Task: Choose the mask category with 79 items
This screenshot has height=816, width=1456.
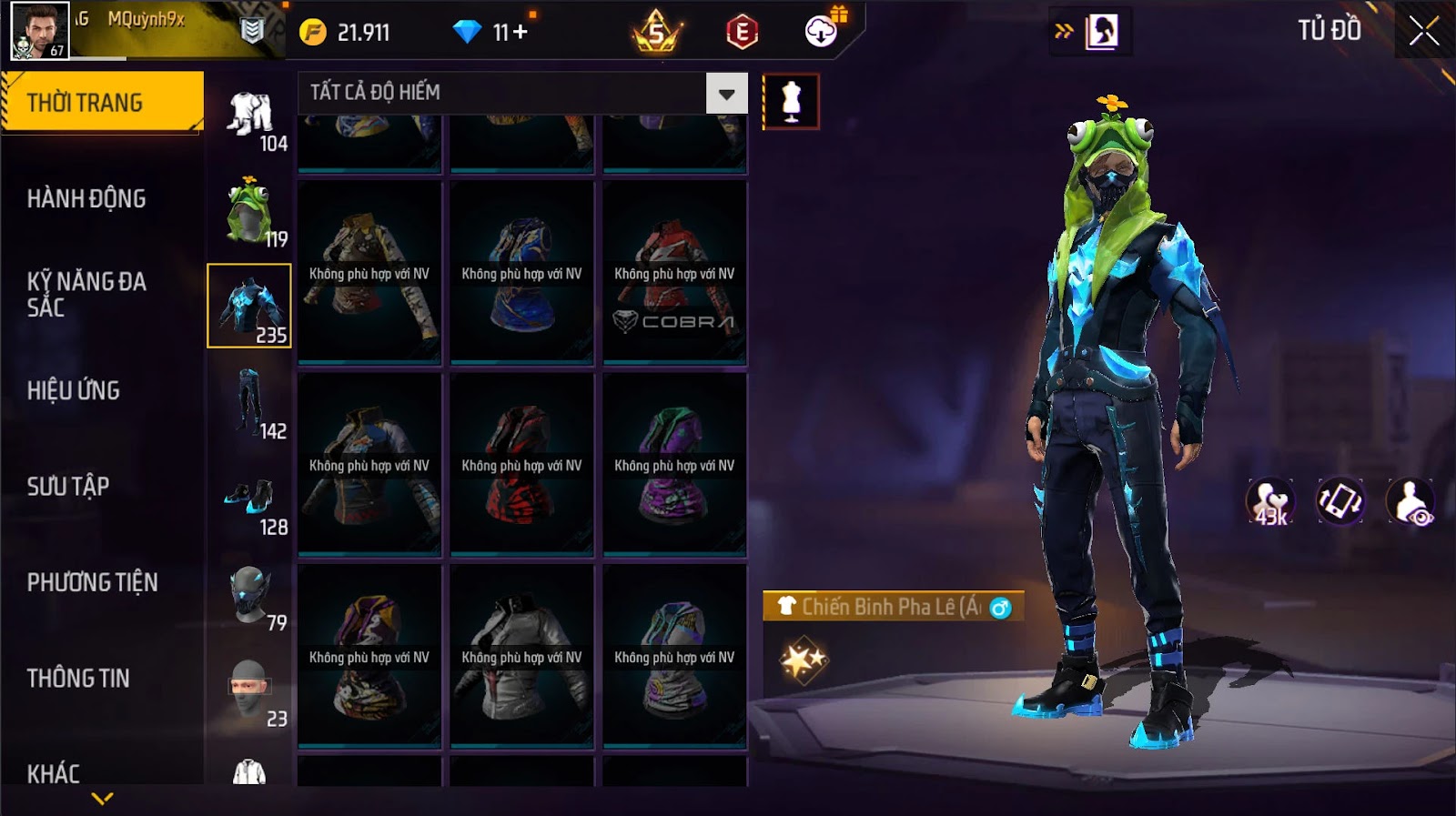Action: (249, 596)
